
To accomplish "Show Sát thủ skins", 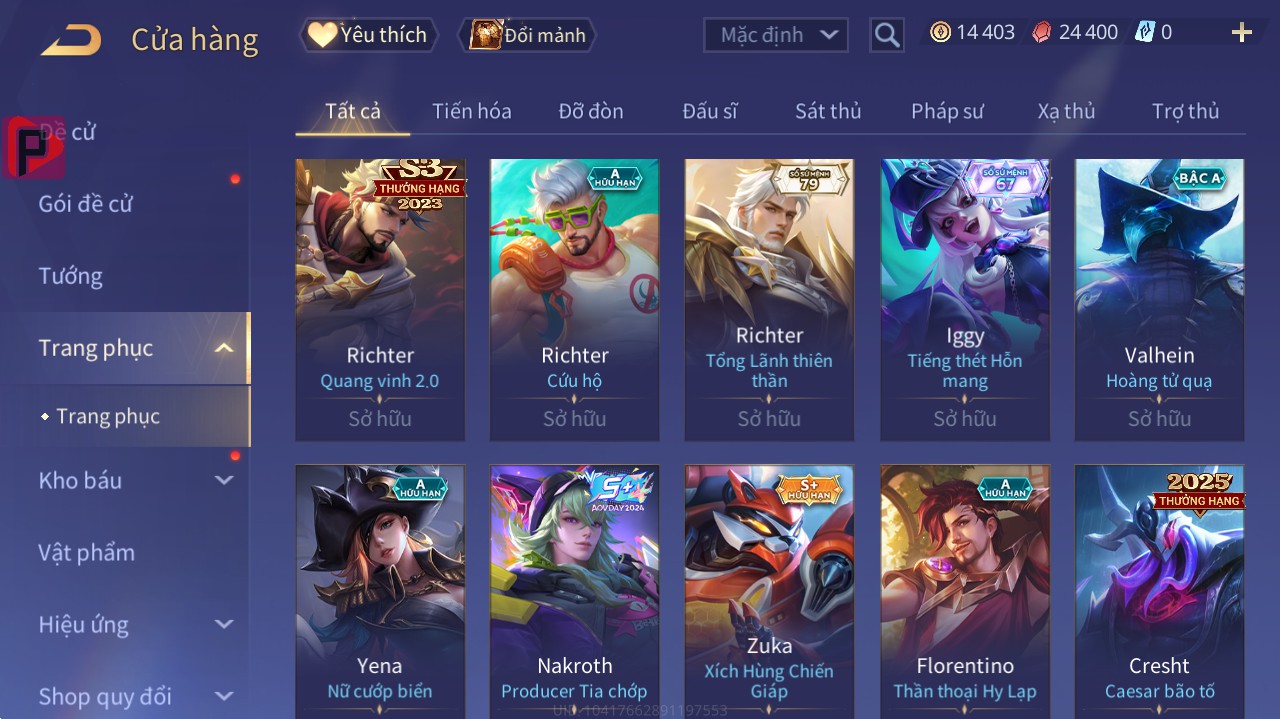I will click(827, 111).
